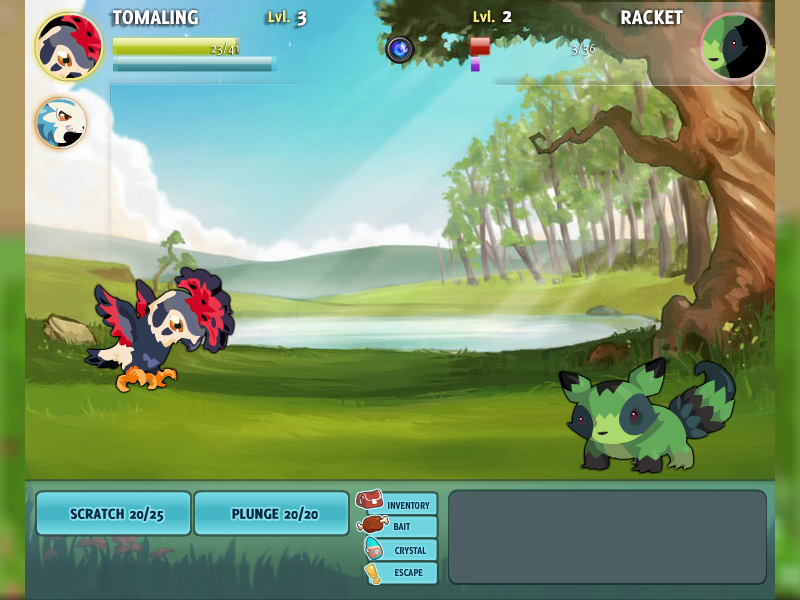Select the enemy Racket's green portrait
Viewport: 800px width, 600px height.
pyautogui.click(x=734, y=47)
